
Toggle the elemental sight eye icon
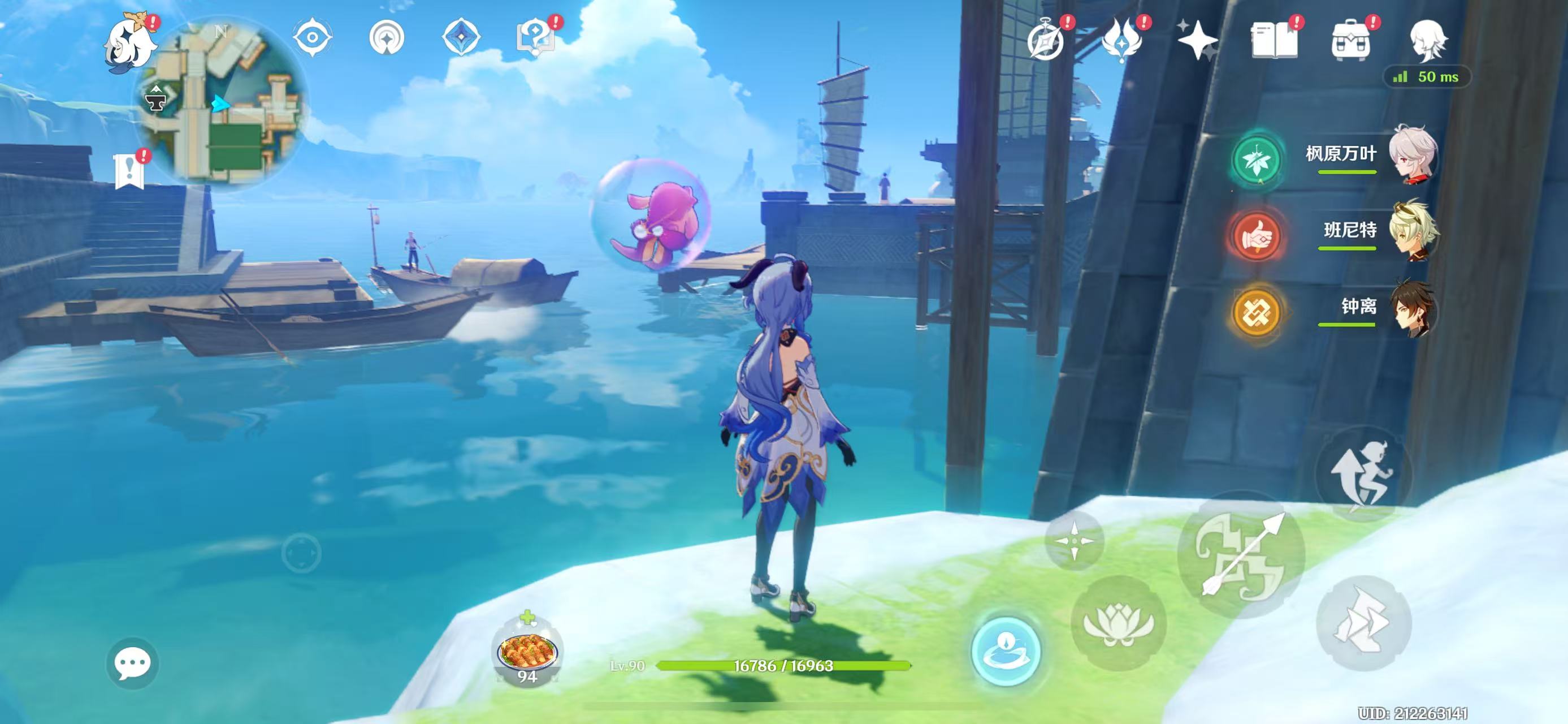(312, 38)
